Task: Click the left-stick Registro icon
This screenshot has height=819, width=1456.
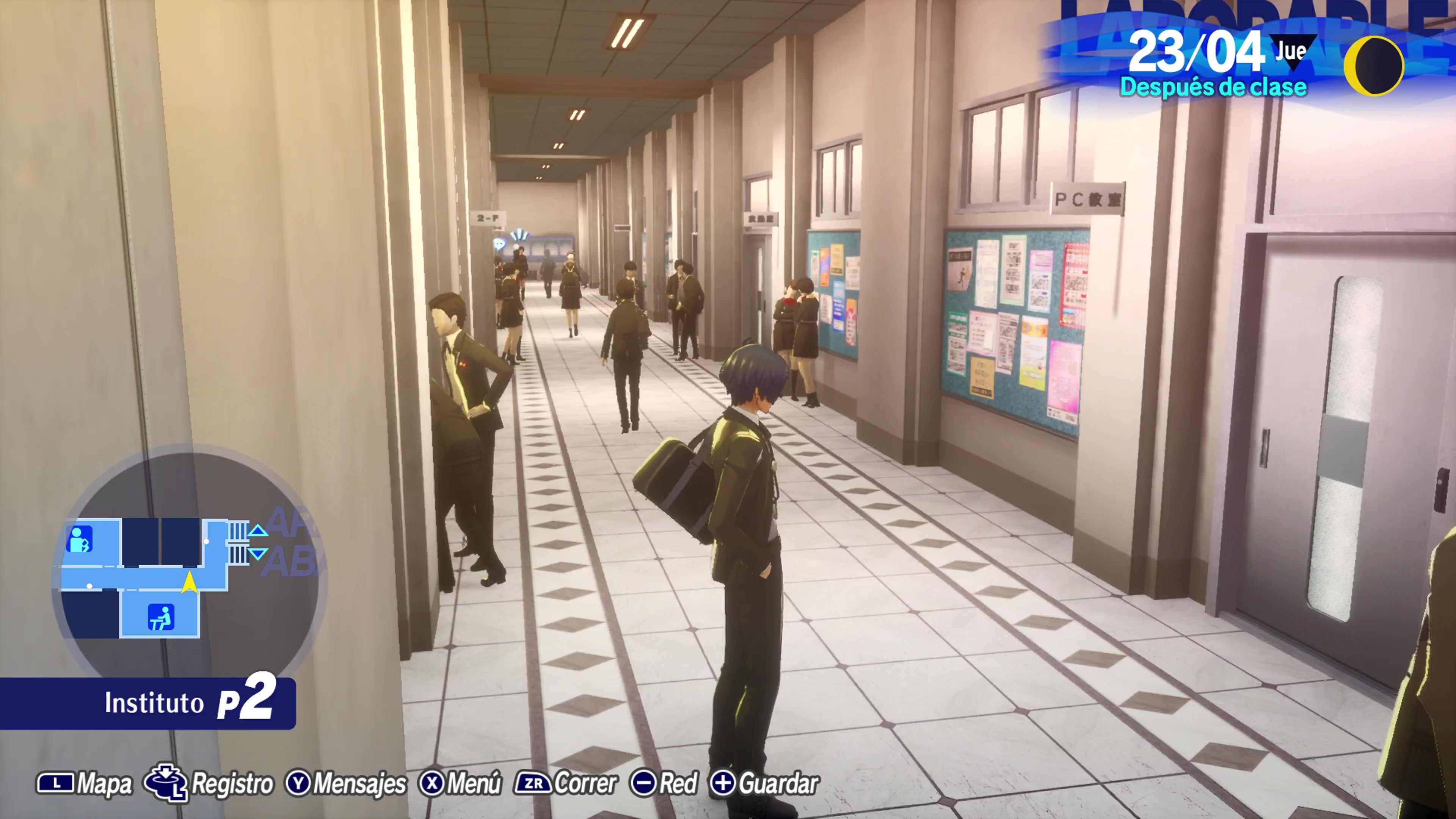Action: point(165,783)
